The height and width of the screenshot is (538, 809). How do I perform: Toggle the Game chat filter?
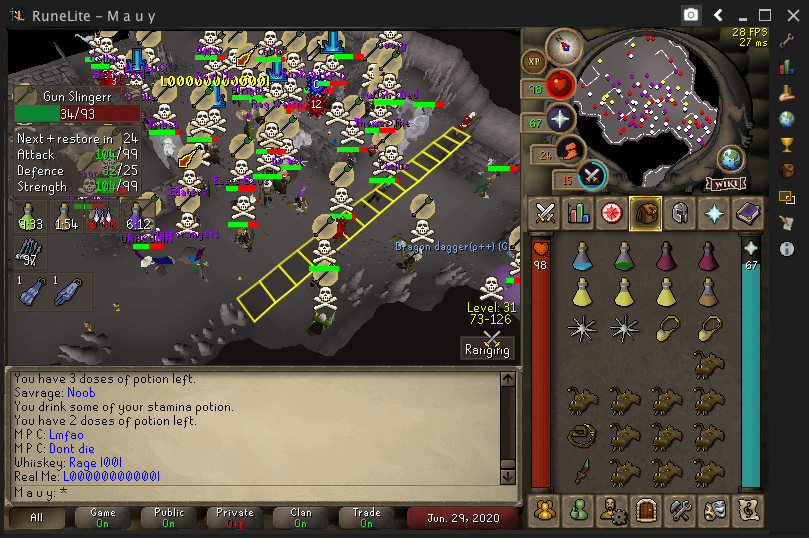click(x=103, y=517)
